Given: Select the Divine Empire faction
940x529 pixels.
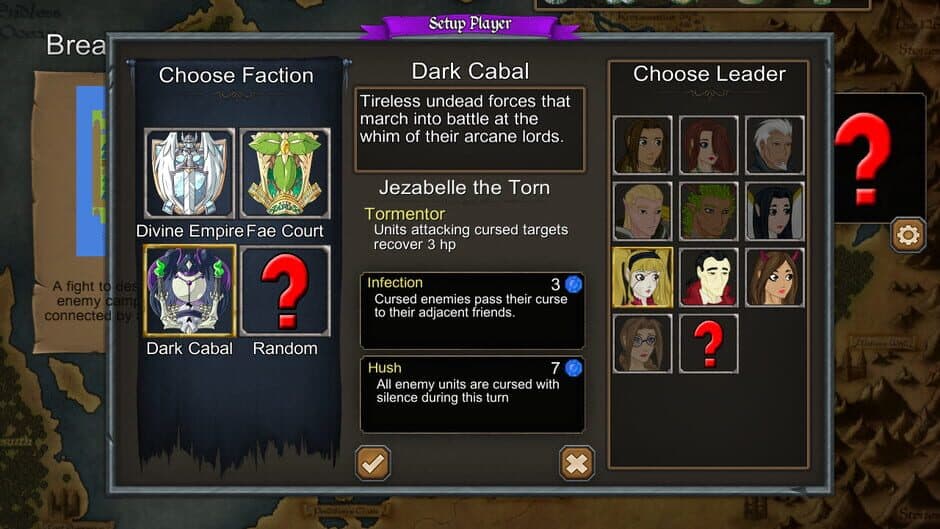Looking at the screenshot, I should (x=189, y=173).
